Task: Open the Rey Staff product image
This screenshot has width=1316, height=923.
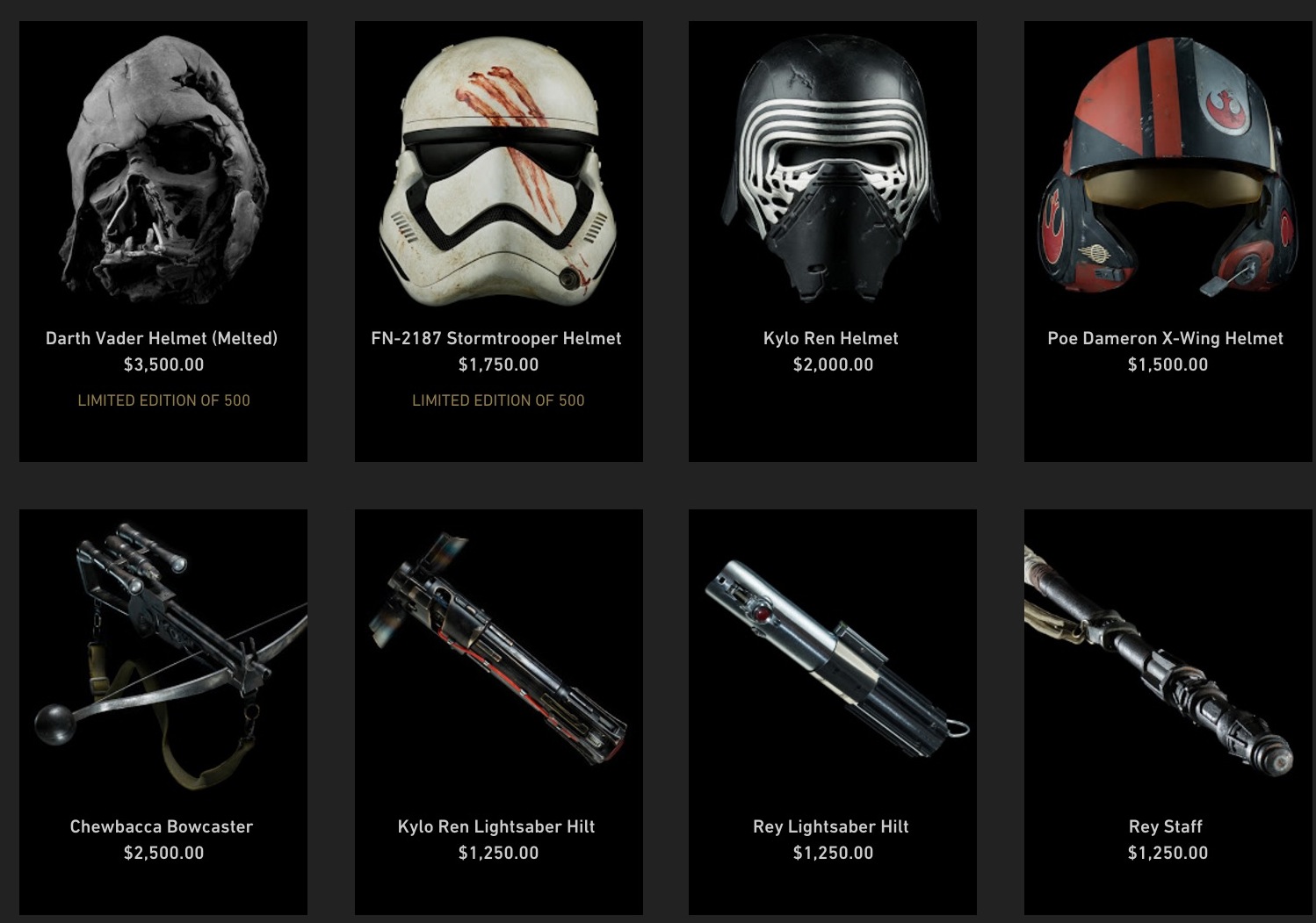Action: click(x=1168, y=654)
